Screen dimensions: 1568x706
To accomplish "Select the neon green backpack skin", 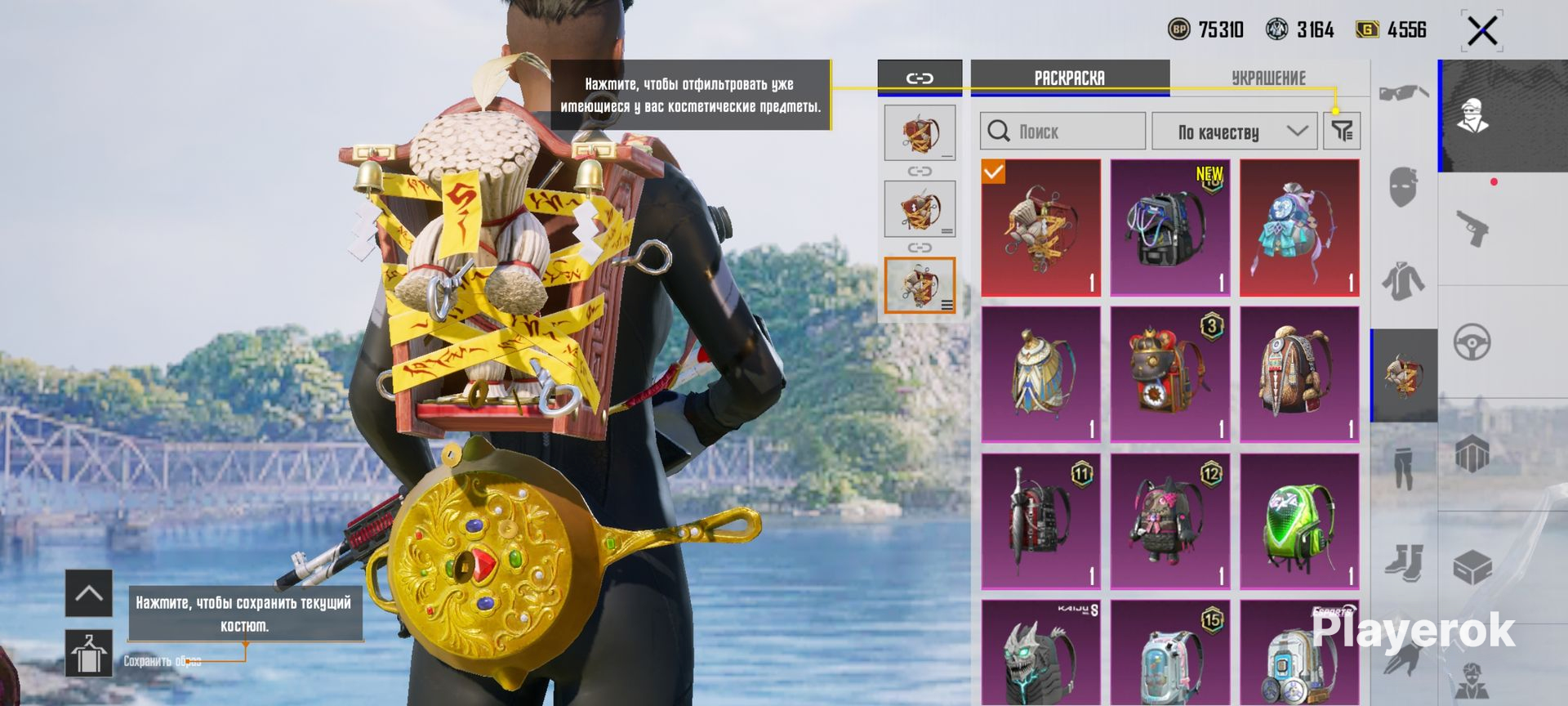I will click(1299, 521).
